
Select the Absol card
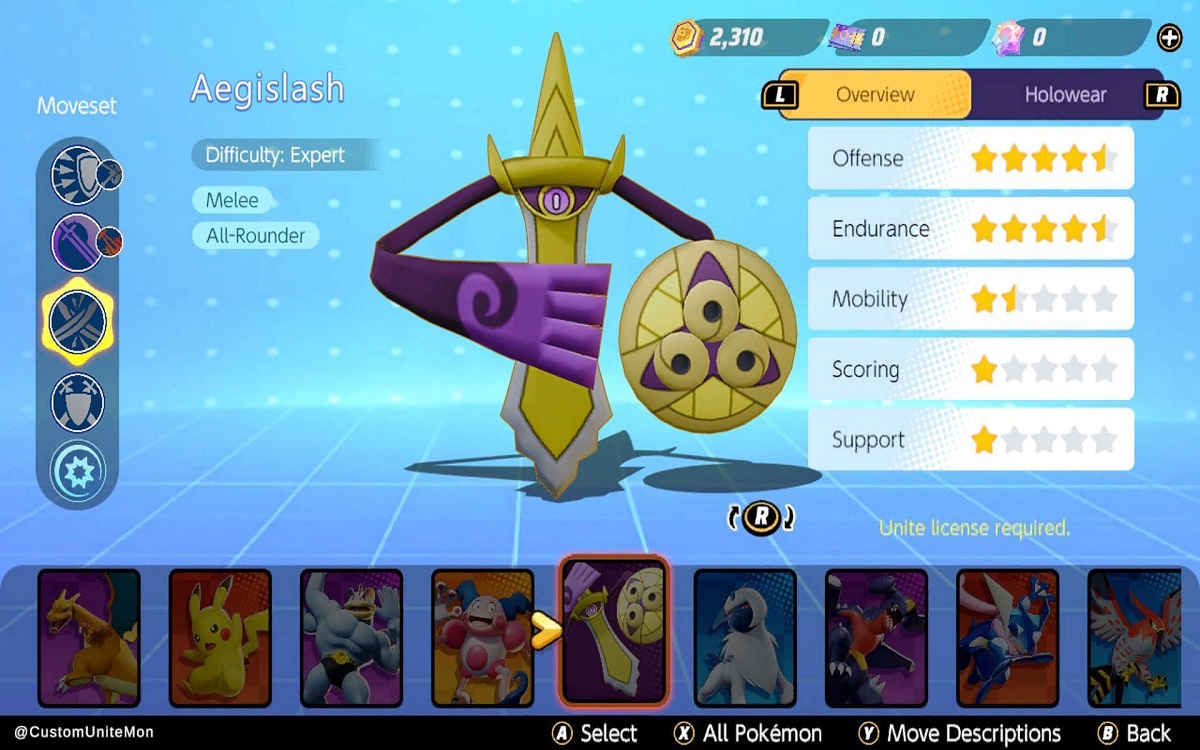tap(745, 637)
